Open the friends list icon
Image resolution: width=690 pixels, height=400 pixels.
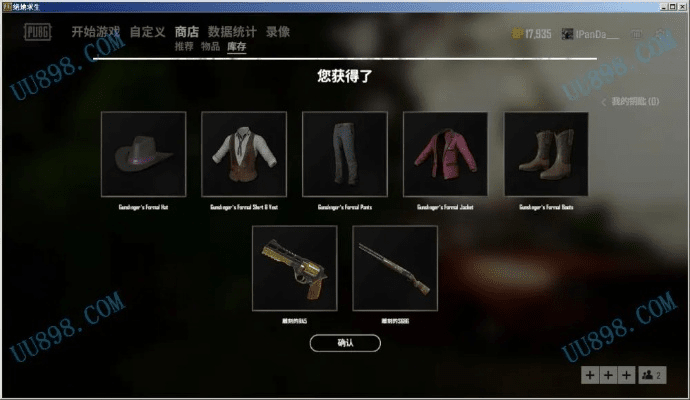pyautogui.click(x=651, y=374)
